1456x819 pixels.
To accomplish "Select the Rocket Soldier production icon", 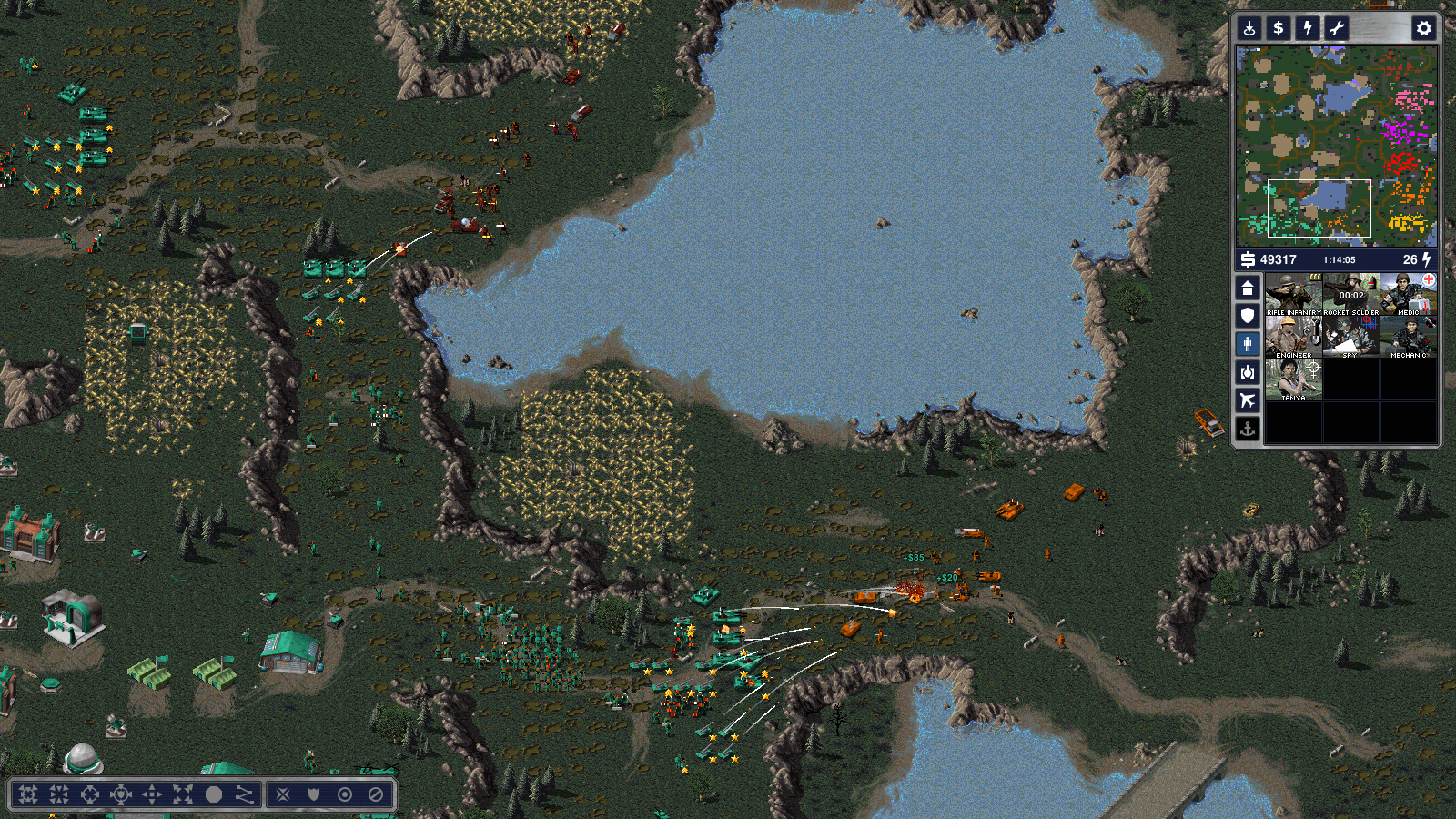I will pyautogui.click(x=1350, y=295).
